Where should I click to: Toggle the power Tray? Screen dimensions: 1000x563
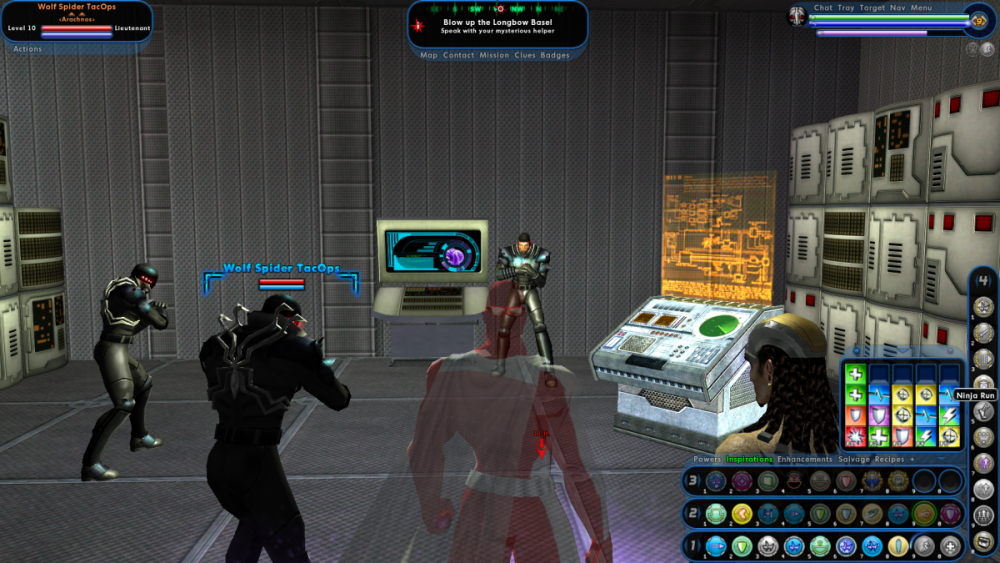pyautogui.click(x=846, y=8)
